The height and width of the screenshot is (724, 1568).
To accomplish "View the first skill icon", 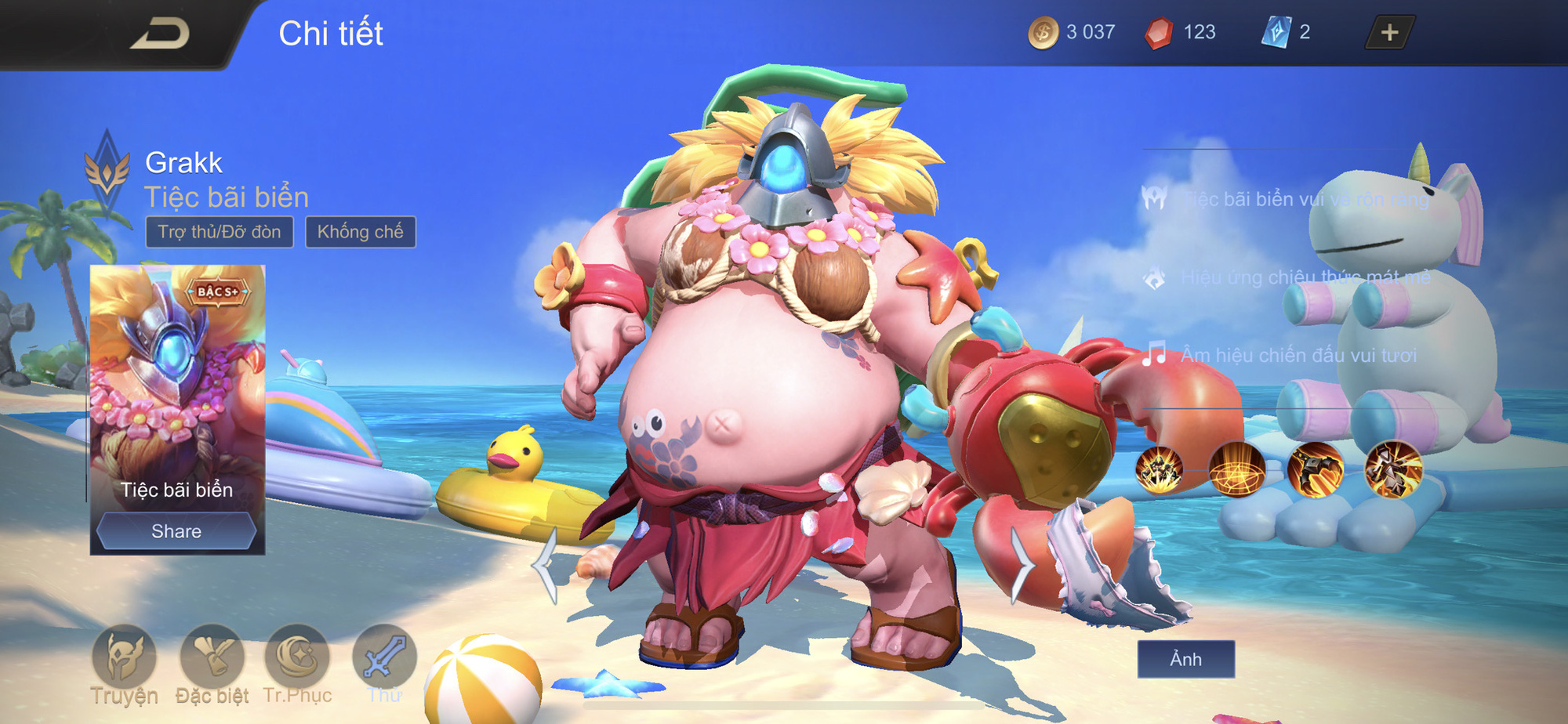I will [x=1160, y=470].
